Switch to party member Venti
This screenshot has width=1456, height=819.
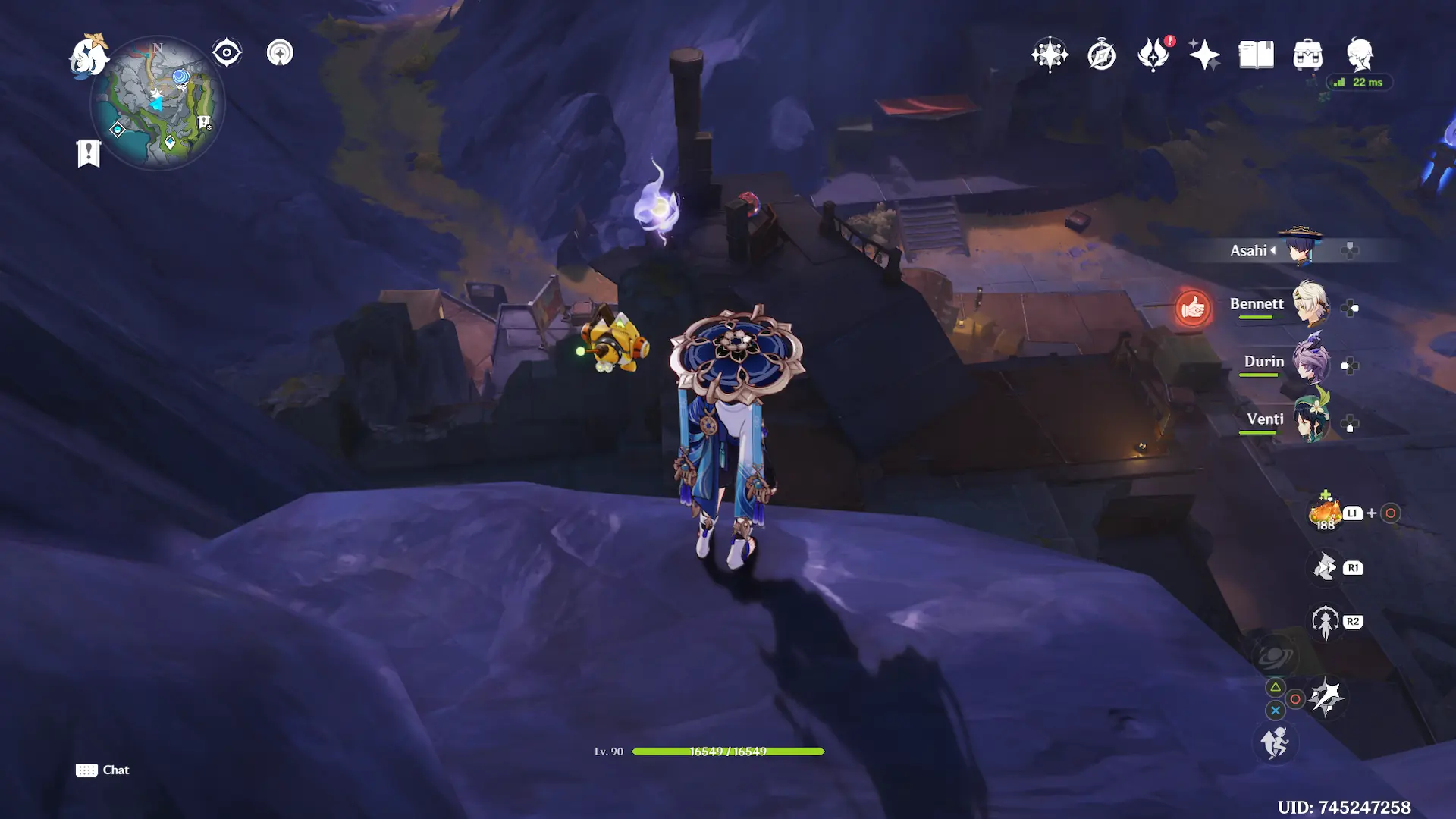pyautogui.click(x=1310, y=420)
